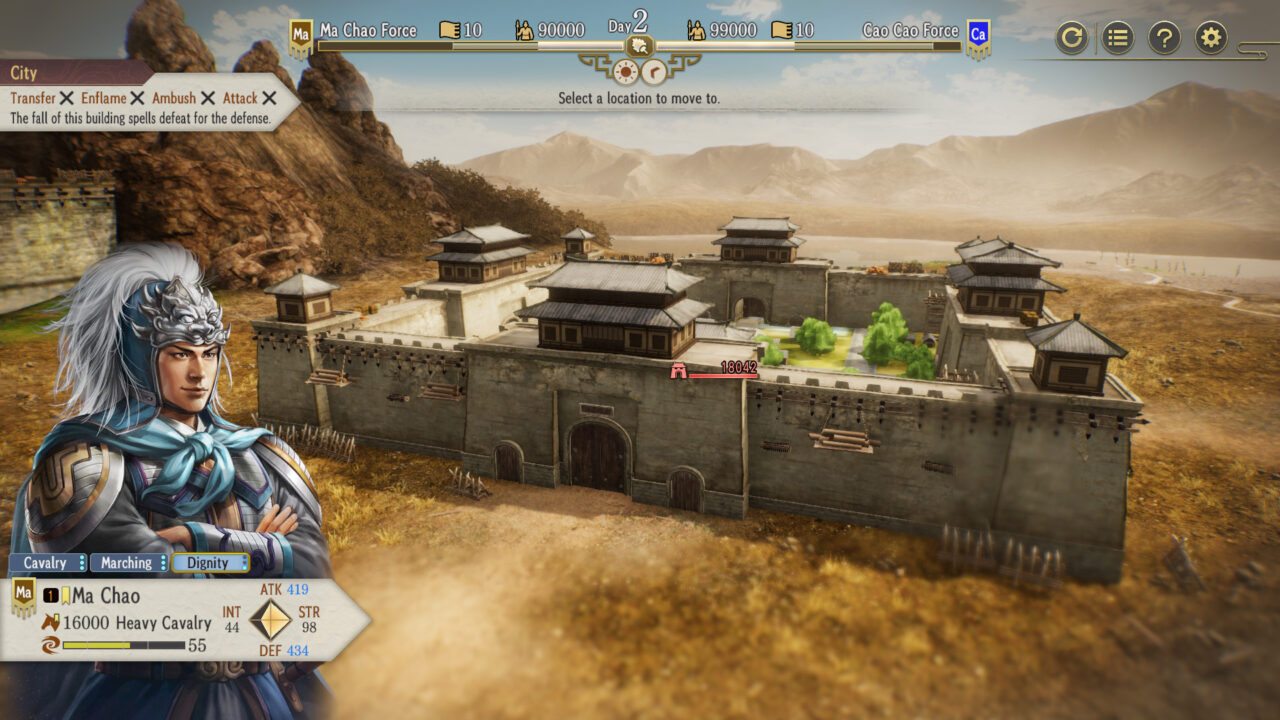Viewport: 1280px width, 720px height.
Task: Expand the Marching tag dropdown dots
Action: [x=163, y=563]
